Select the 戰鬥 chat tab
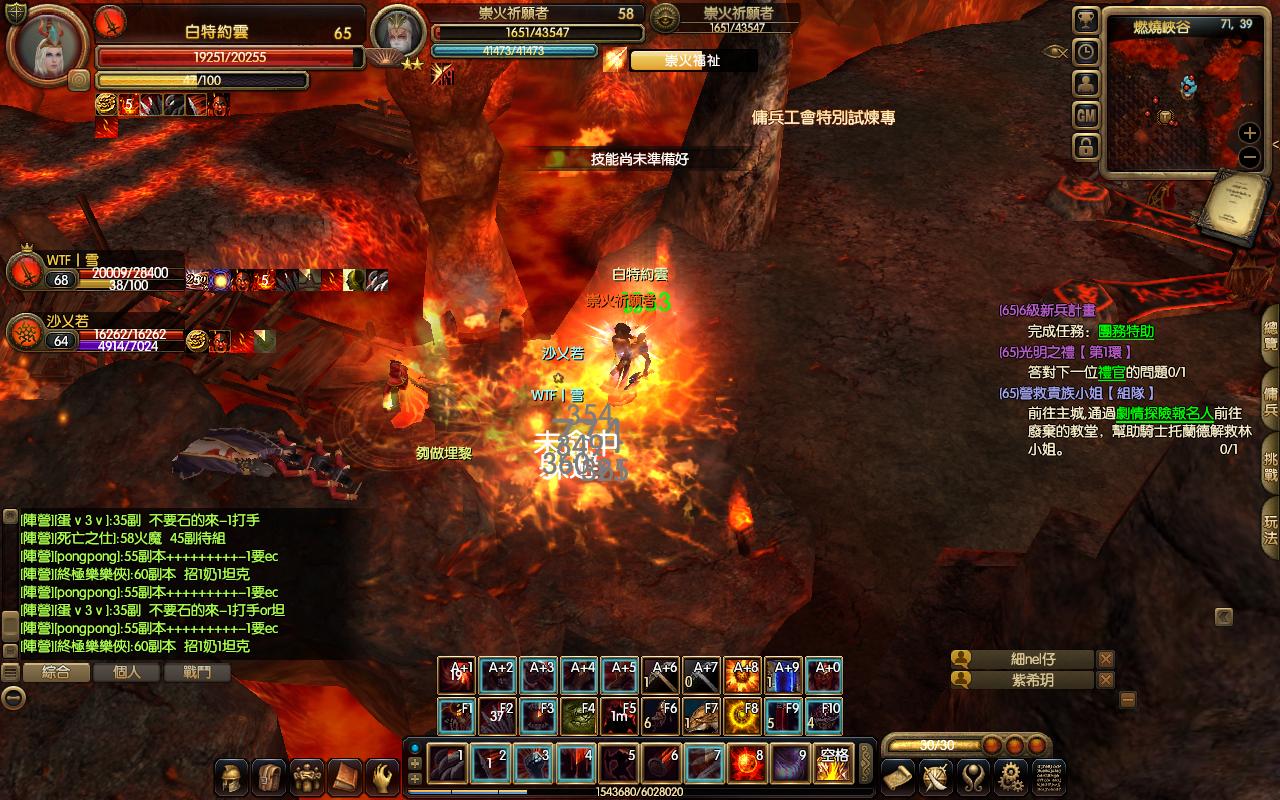 [x=198, y=673]
